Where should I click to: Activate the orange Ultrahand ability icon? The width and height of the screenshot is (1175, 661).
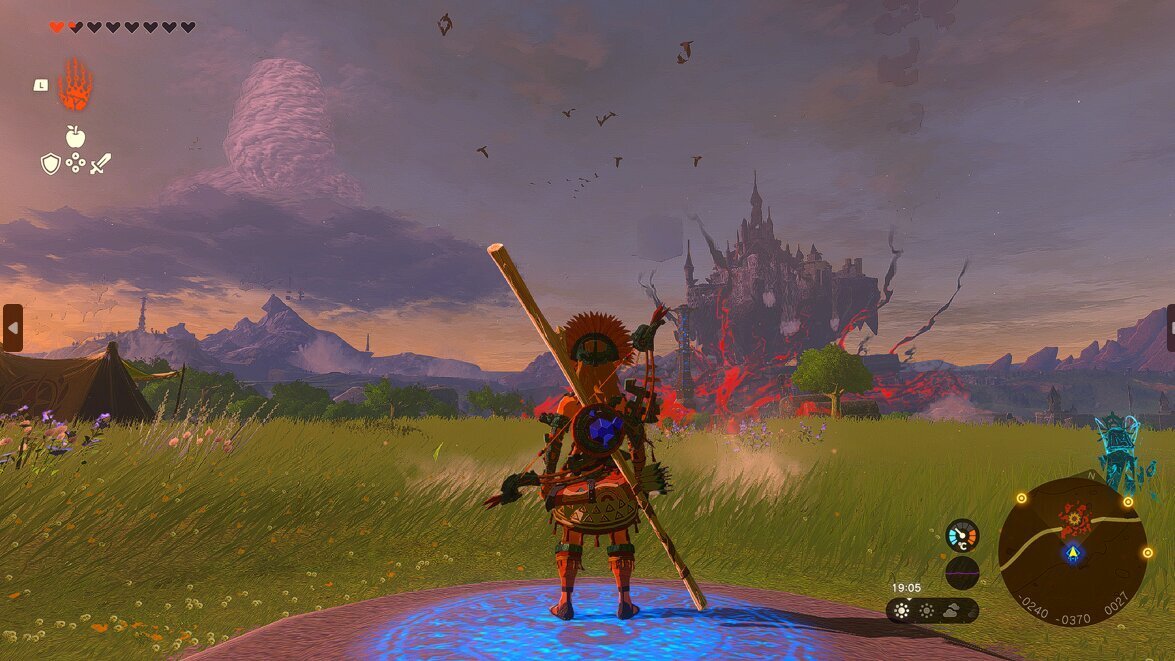(x=75, y=86)
